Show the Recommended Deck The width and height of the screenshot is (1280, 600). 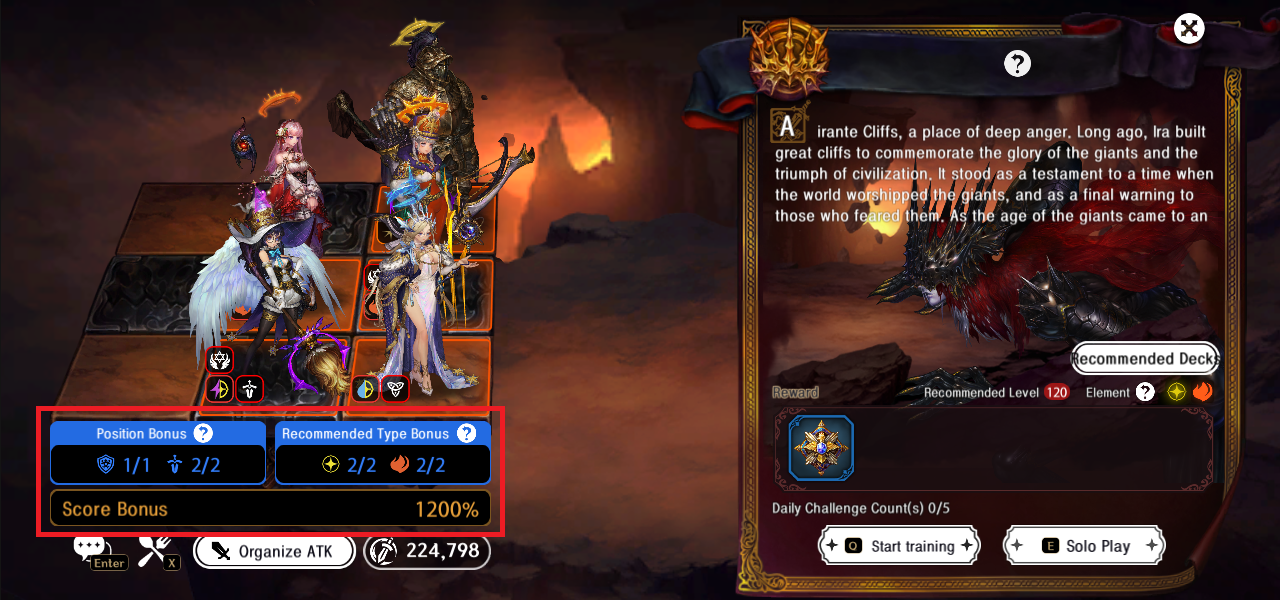click(x=1145, y=359)
